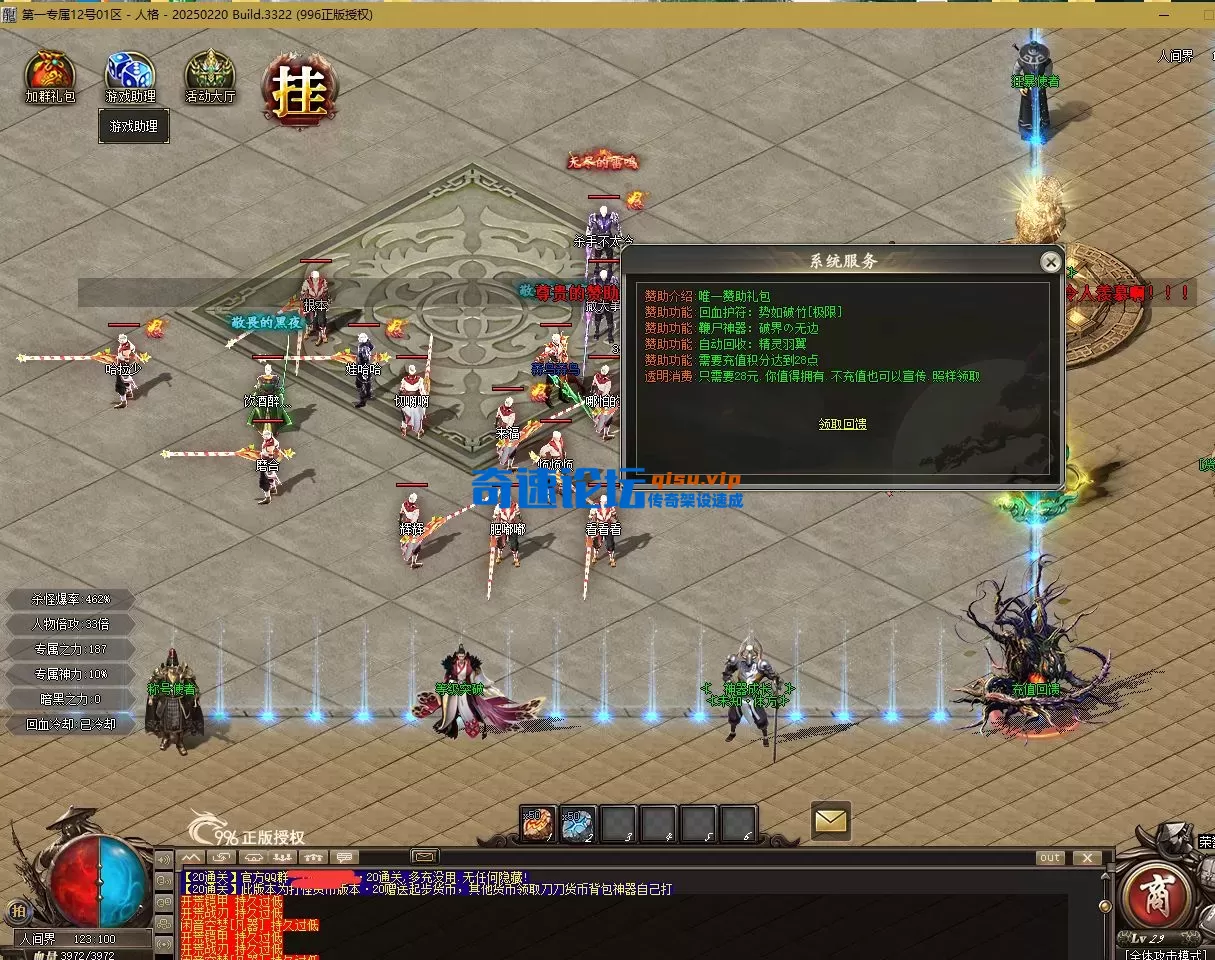Close the chat panel with its X button
This screenshot has height=960, width=1215.
1086,858
